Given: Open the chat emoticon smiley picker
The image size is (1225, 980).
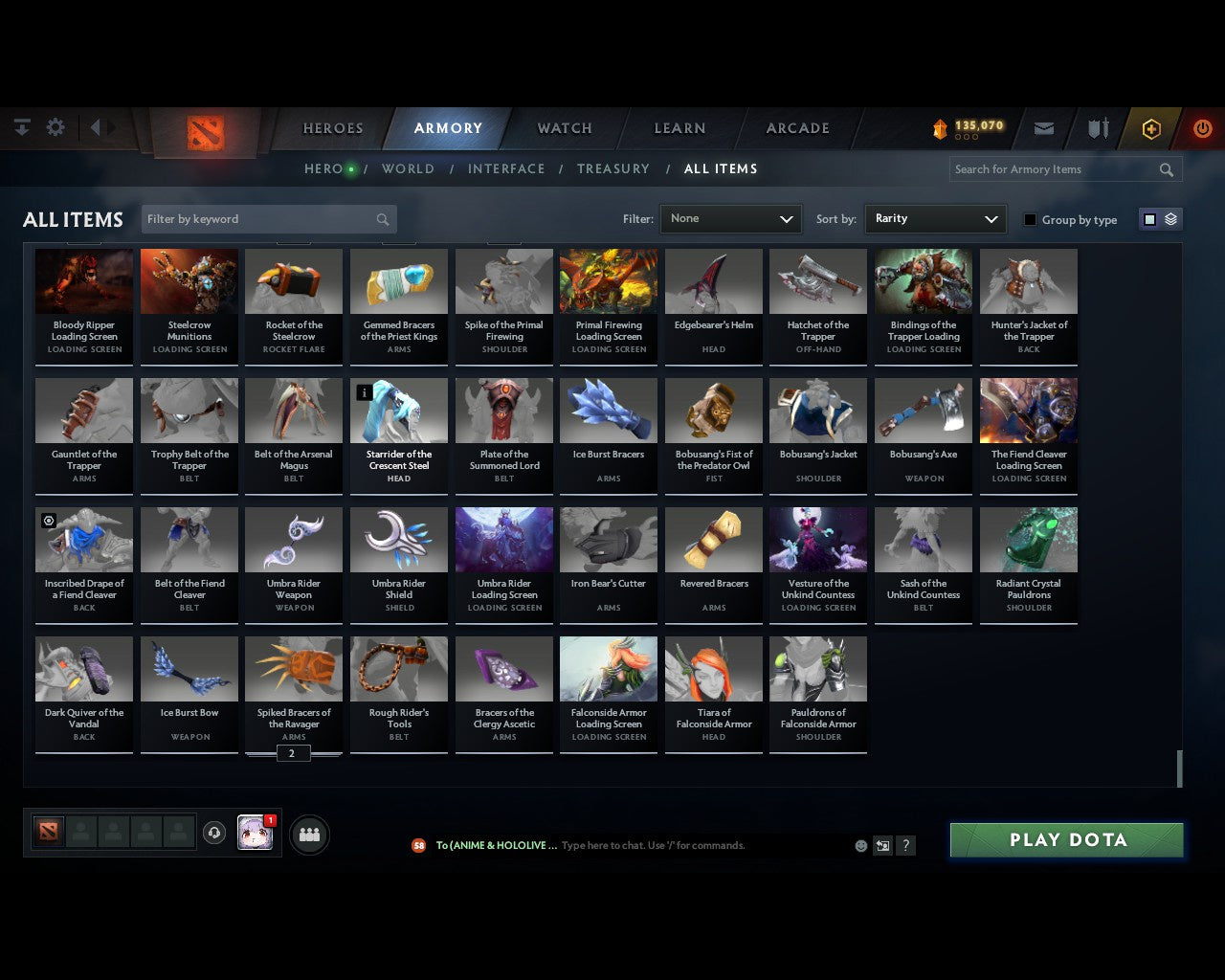Looking at the screenshot, I should coord(860,845).
